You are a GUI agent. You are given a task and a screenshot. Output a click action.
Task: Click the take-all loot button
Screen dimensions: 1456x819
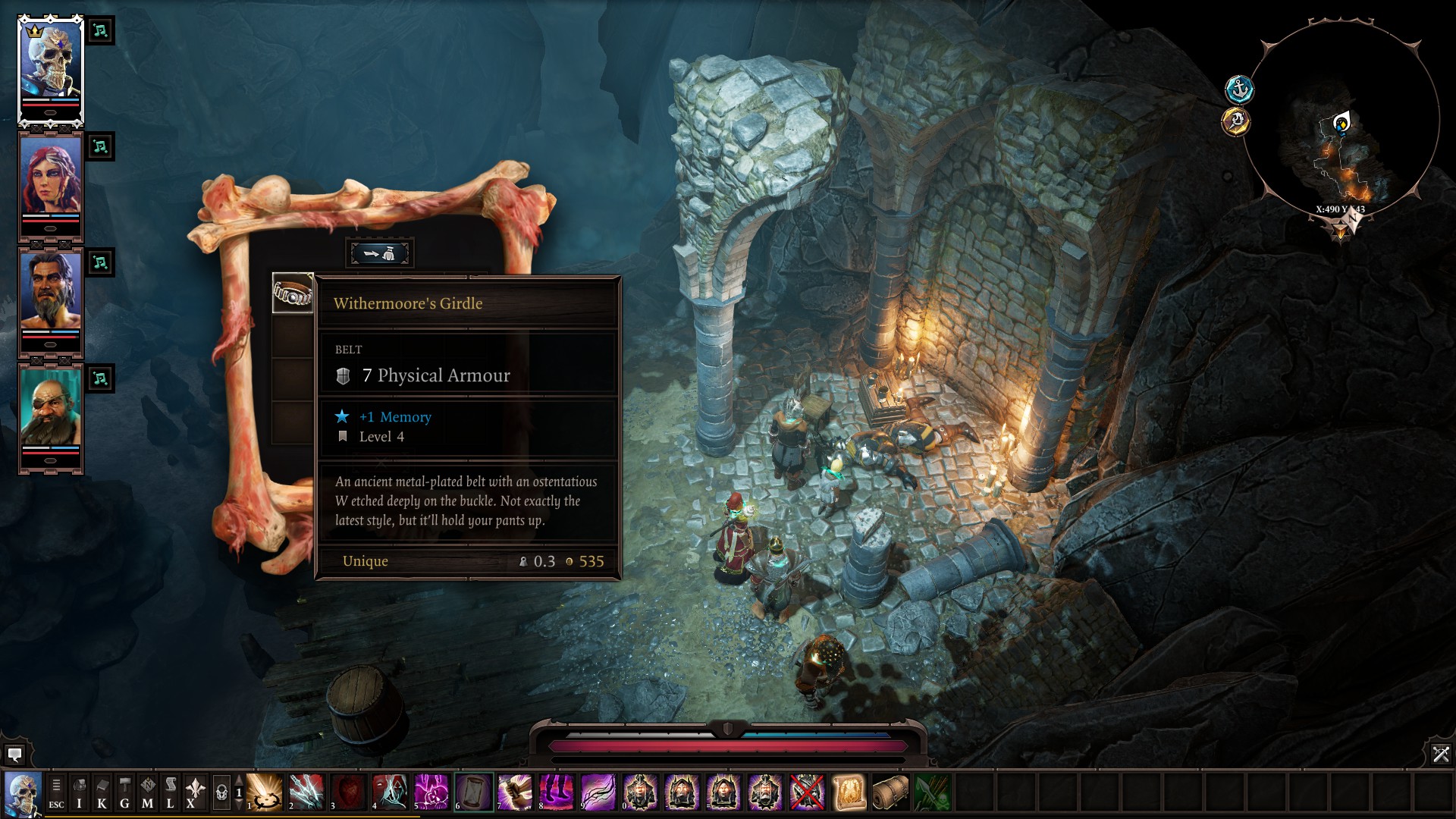(x=379, y=253)
